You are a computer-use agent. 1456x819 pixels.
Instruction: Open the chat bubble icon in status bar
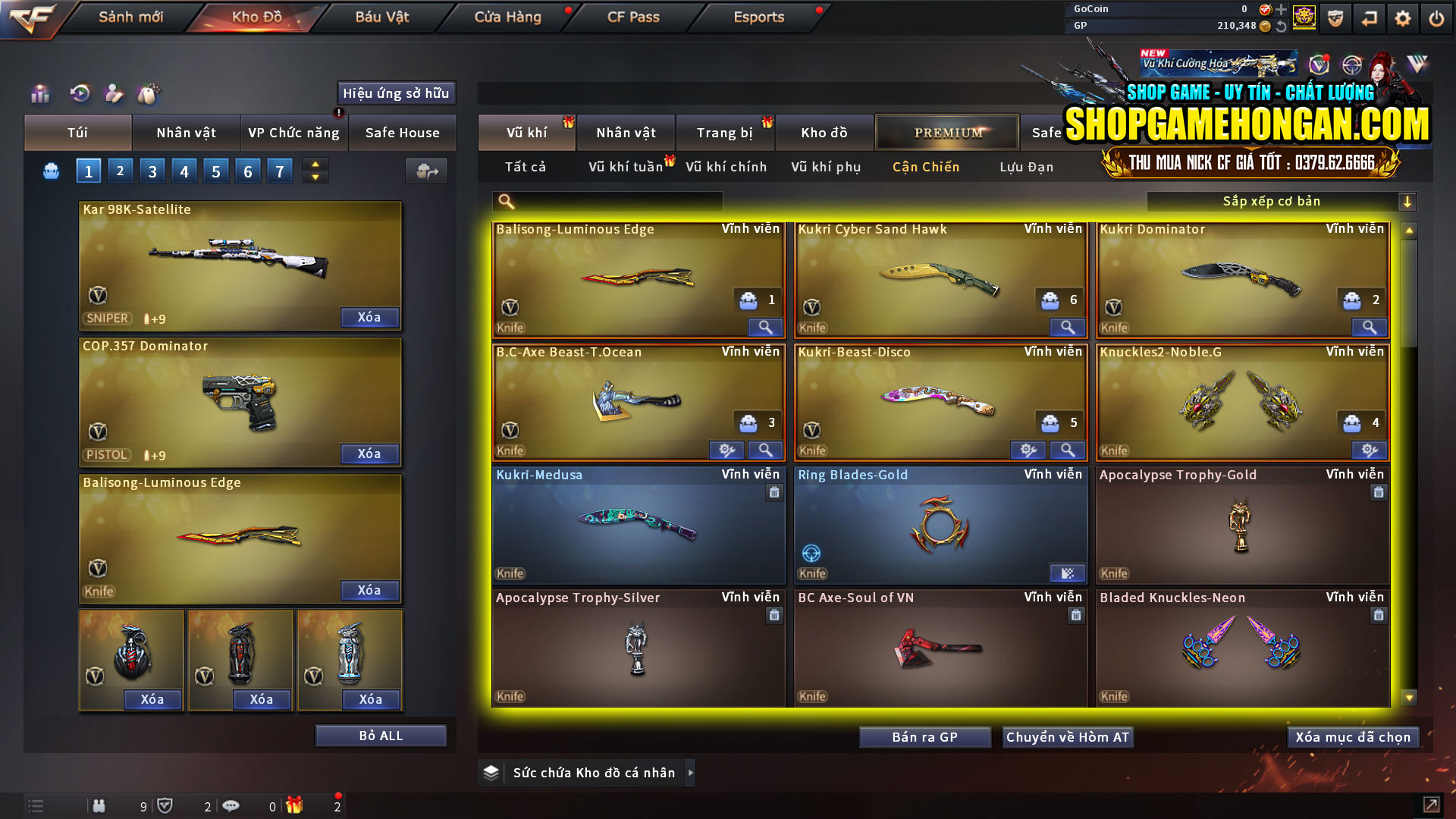(x=231, y=805)
